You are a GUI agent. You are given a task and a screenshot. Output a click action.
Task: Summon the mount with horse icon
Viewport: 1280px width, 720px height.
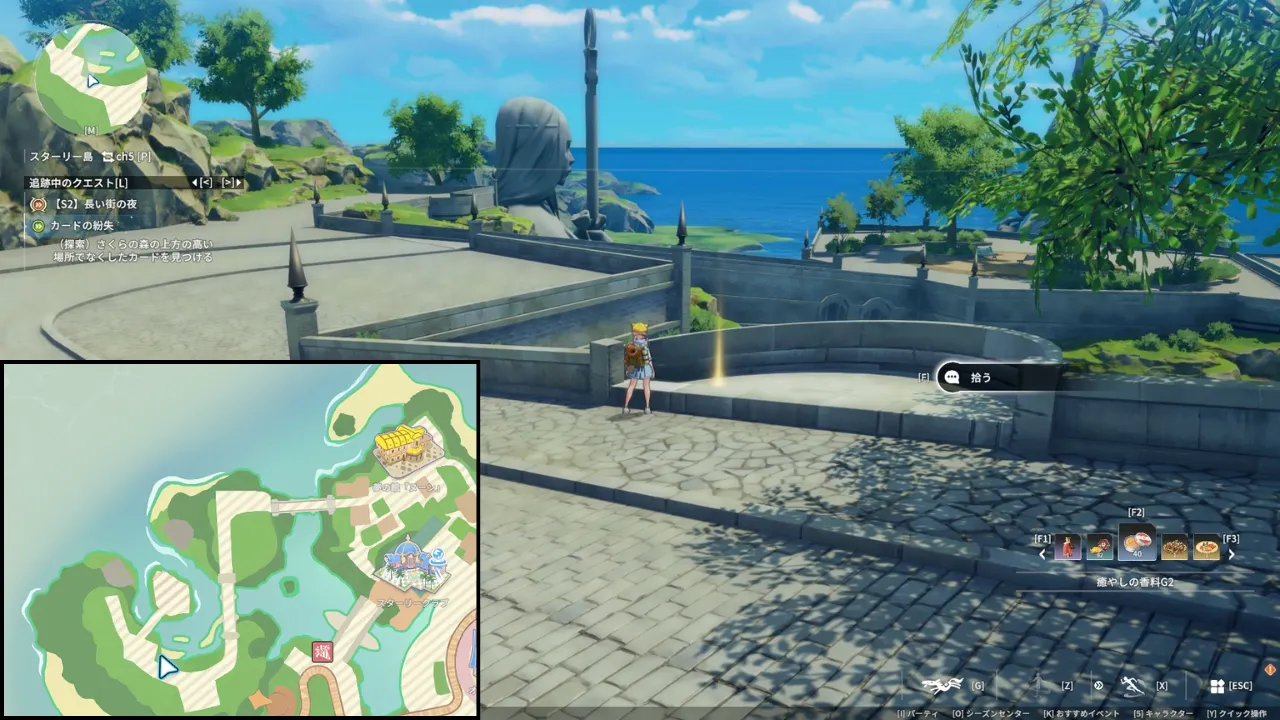tap(941, 685)
